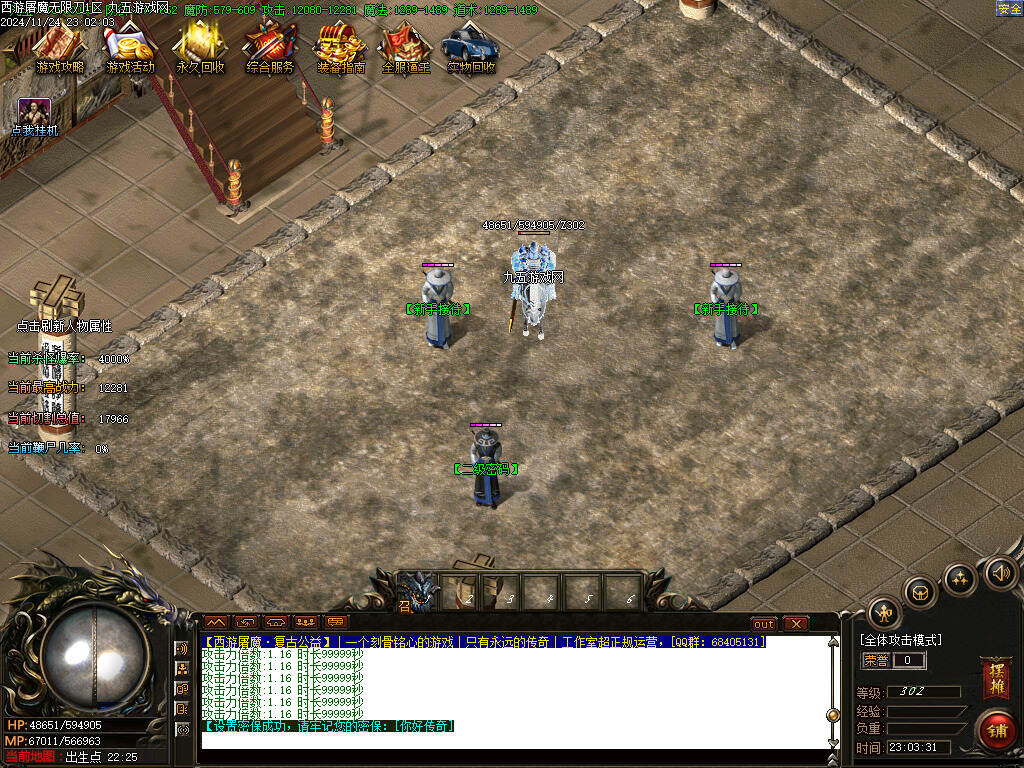Click the 摆摊 stall button
This screenshot has height=768, width=1024.
995,678
